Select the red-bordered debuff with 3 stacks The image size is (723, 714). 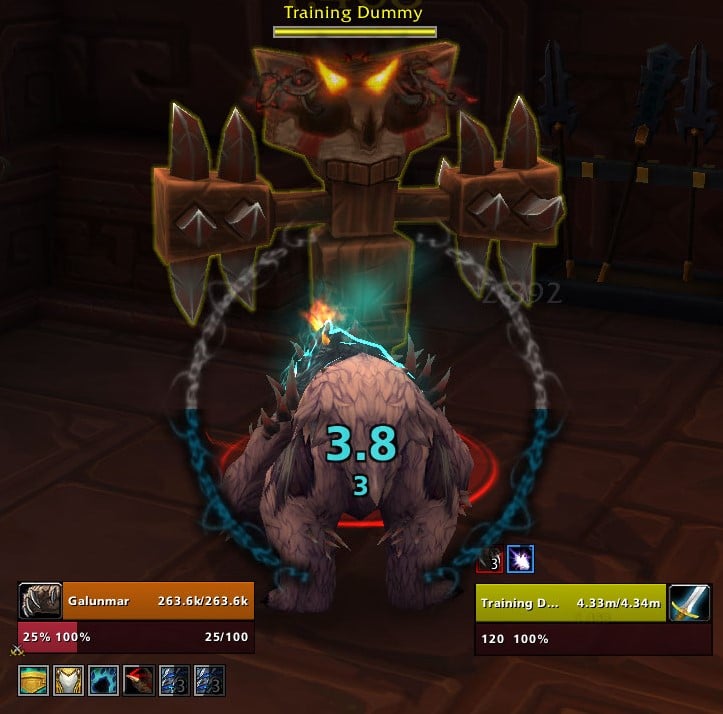(489, 561)
